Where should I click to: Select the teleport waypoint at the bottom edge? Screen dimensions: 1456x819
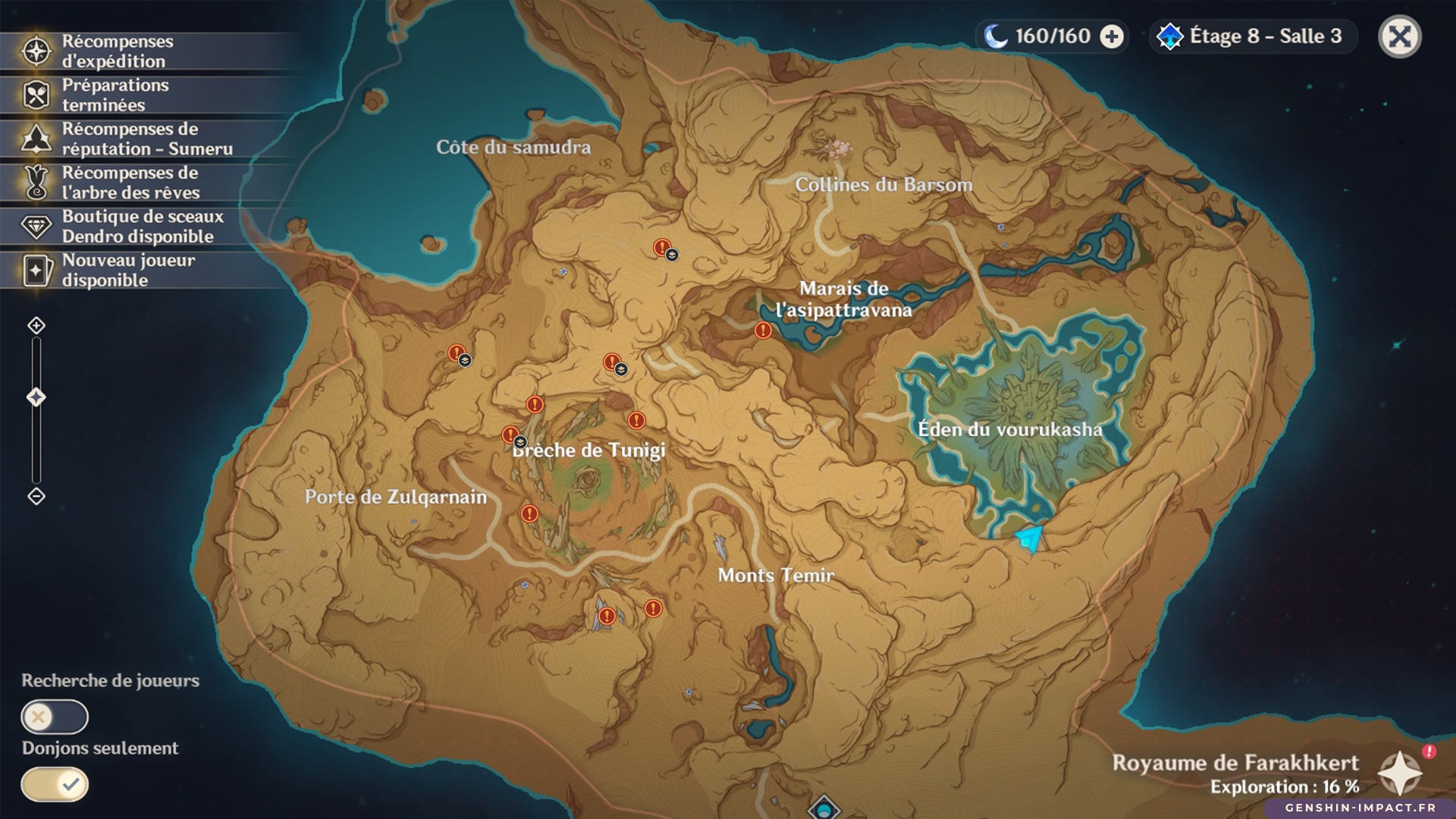(x=824, y=808)
